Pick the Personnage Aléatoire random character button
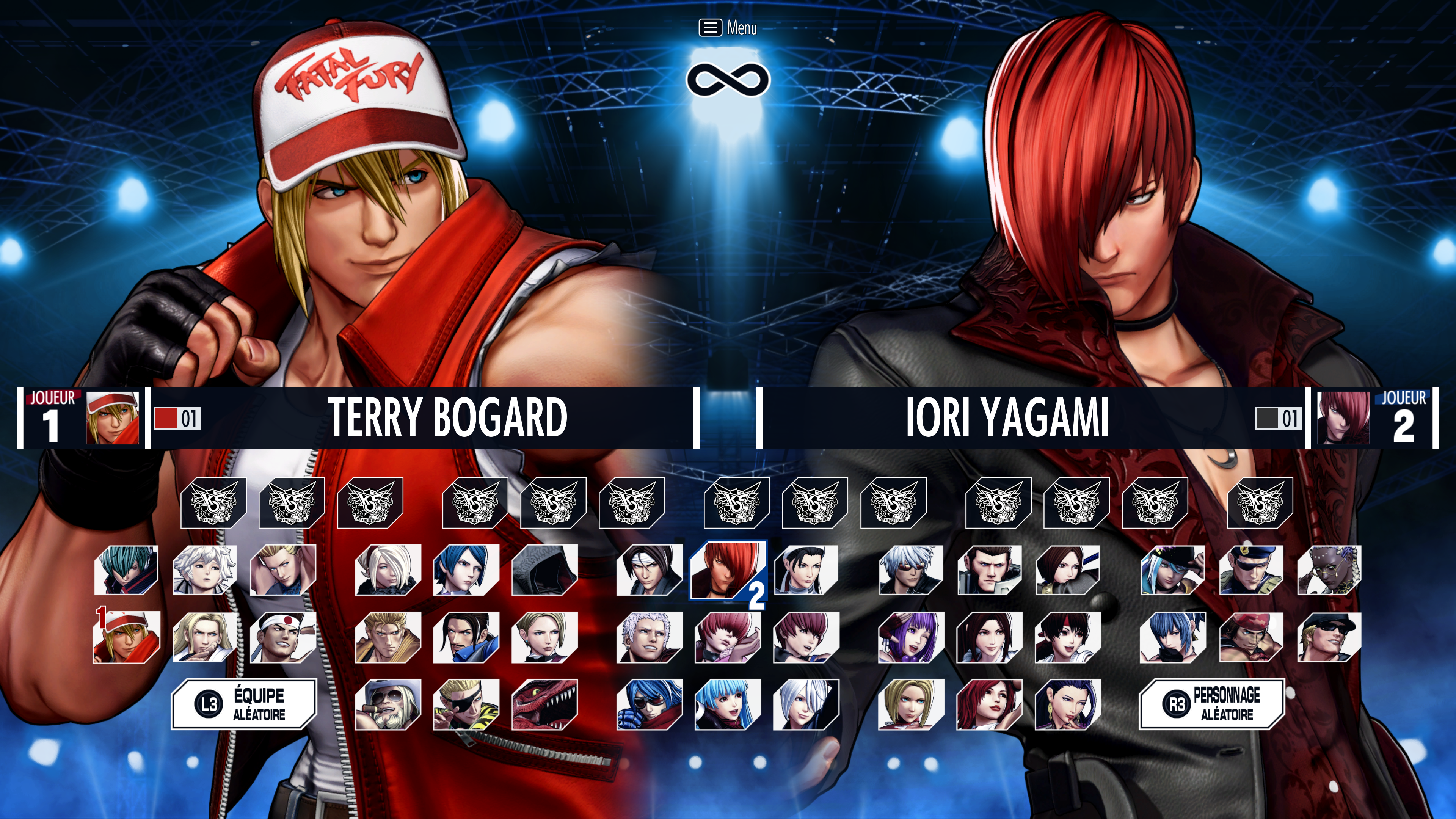1456x819 pixels. pos(1211,704)
